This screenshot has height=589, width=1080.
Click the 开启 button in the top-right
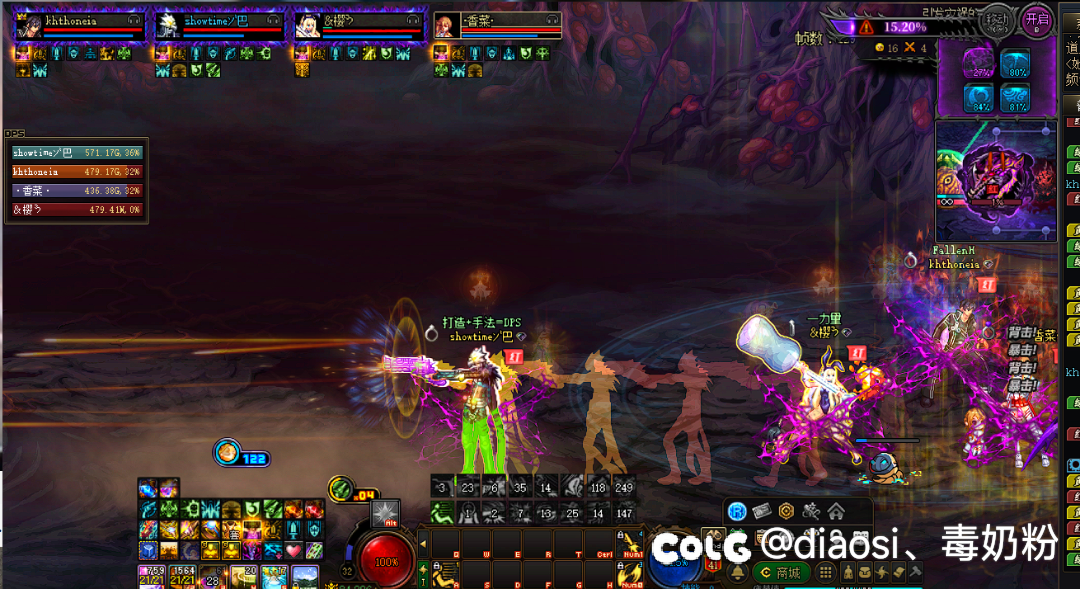point(1036,20)
